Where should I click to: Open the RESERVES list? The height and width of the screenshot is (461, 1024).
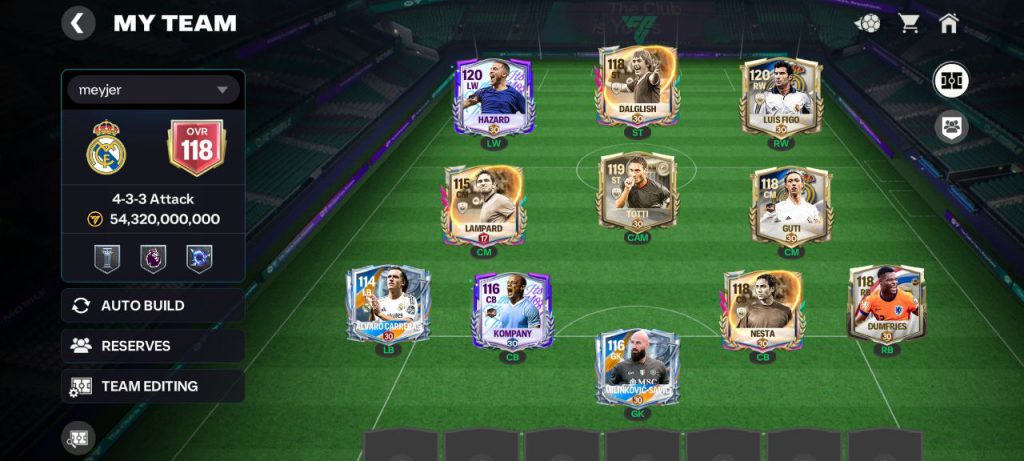[x=153, y=346]
